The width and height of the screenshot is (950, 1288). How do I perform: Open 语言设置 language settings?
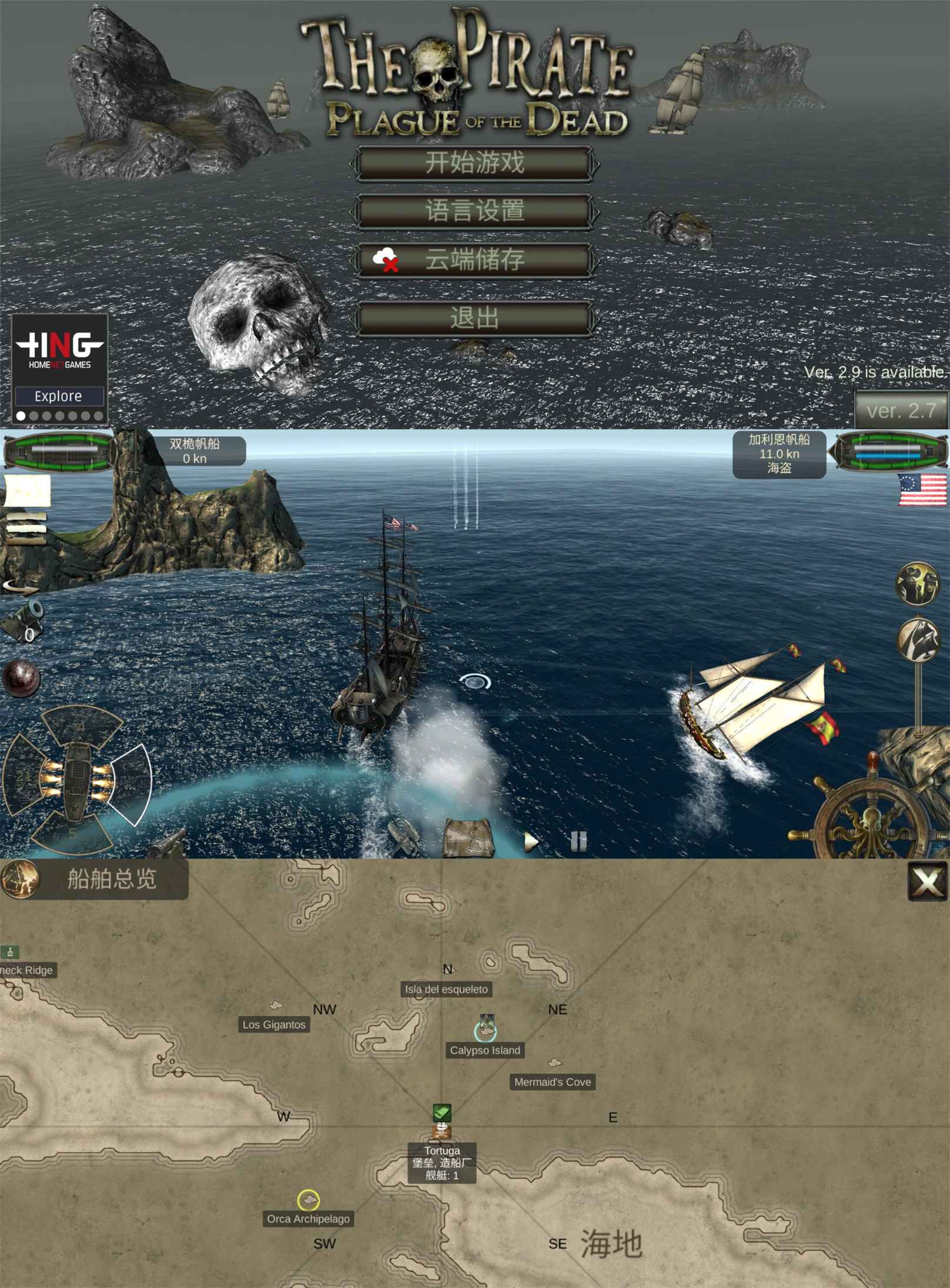[x=474, y=211]
